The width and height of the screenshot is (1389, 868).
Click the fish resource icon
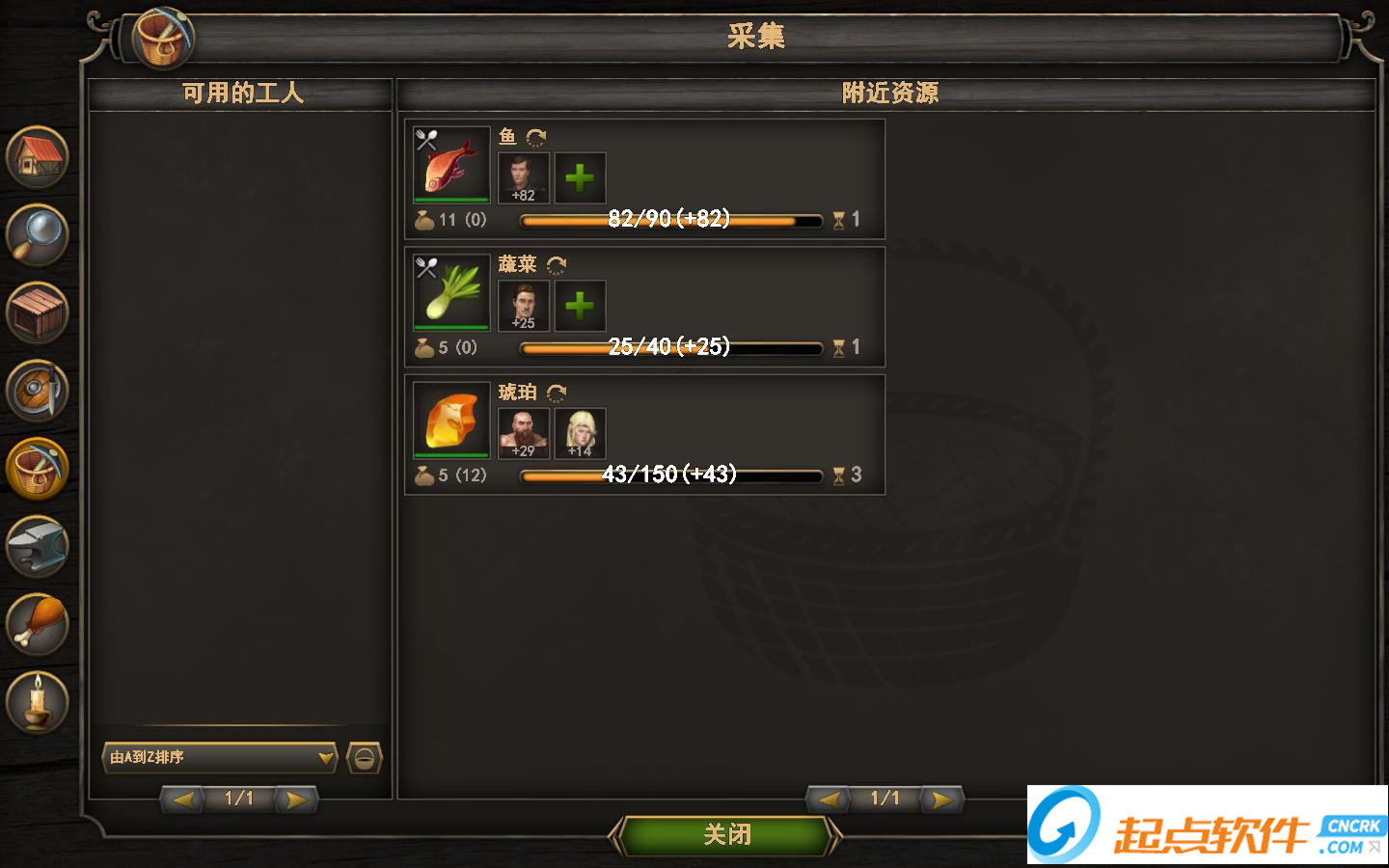pyautogui.click(x=449, y=165)
